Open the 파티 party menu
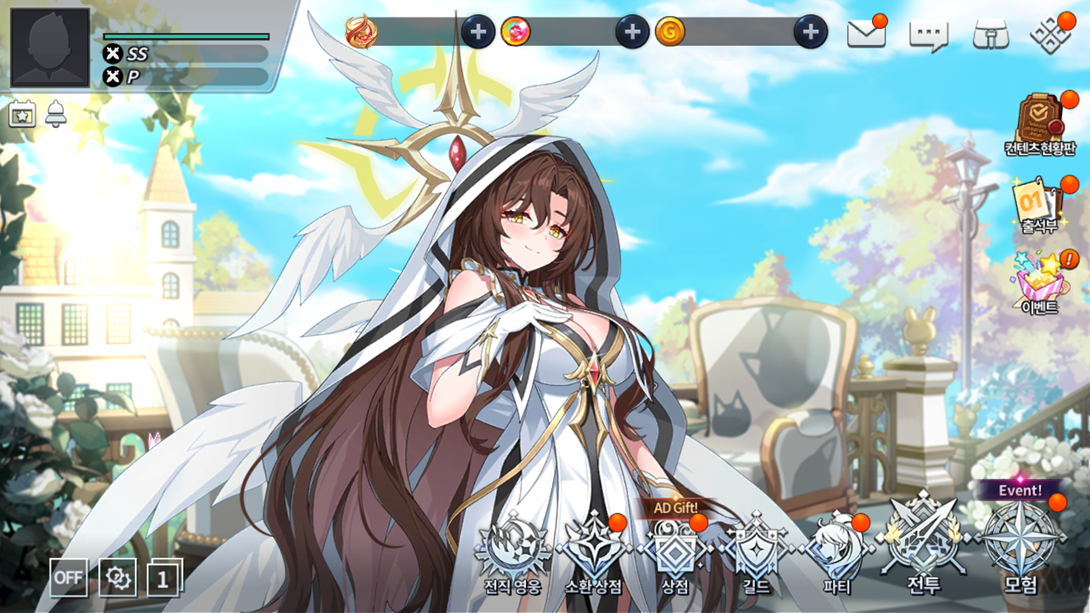This screenshot has width=1090, height=613. pyautogui.click(x=837, y=555)
